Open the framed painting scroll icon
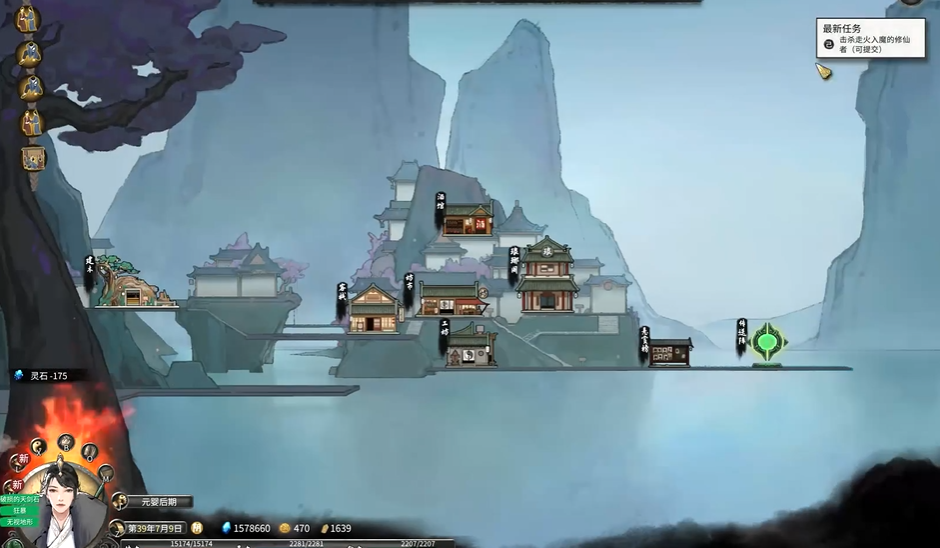This screenshot has width=940, height=548. [x=33, y=158]
